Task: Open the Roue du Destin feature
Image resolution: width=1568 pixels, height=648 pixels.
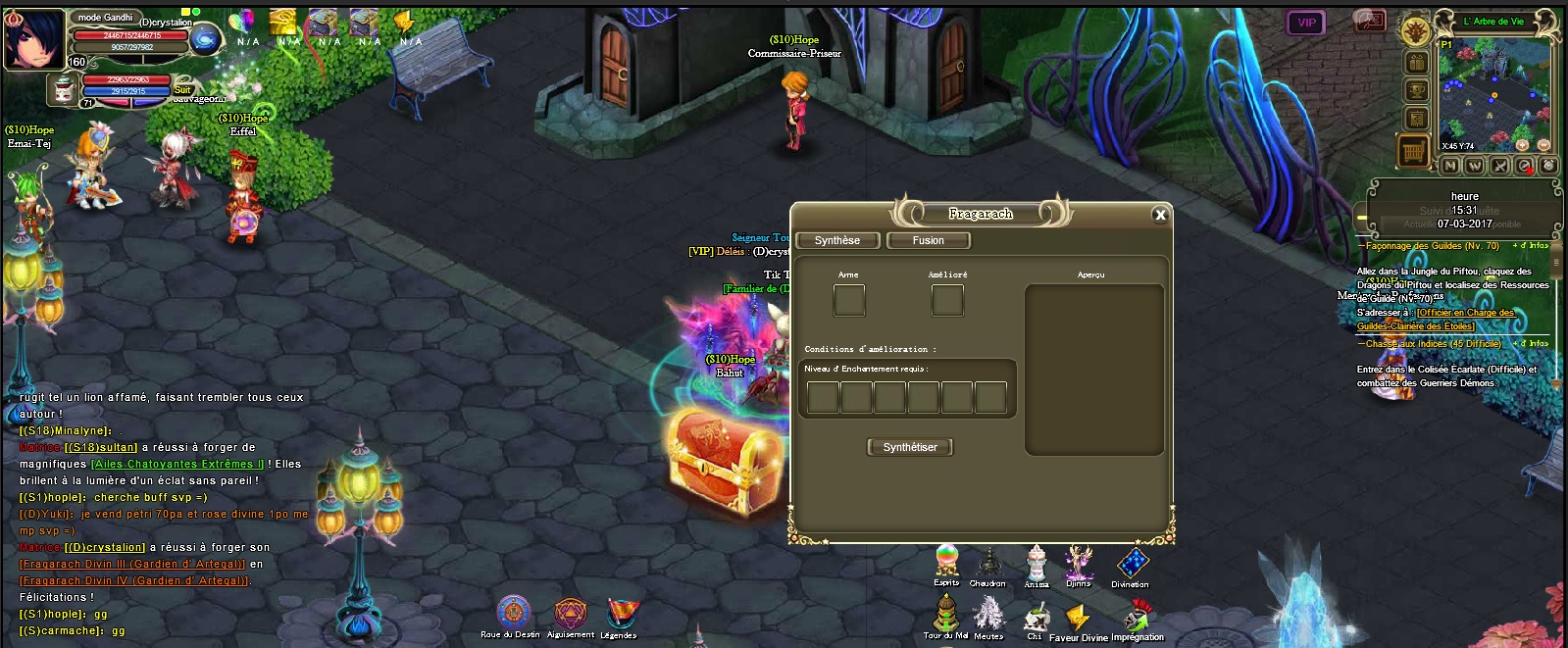Action: click(513, 614)
